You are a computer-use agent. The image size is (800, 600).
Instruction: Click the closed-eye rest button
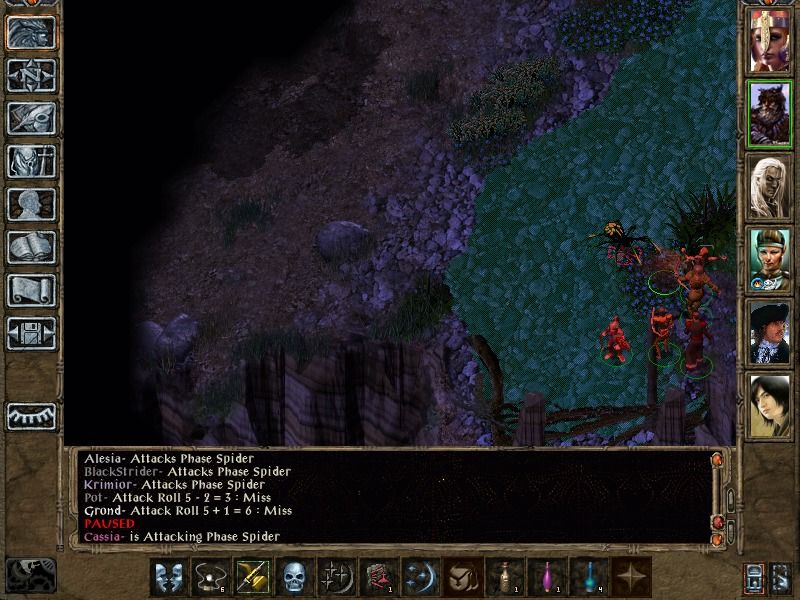click(x=31, y=413)
